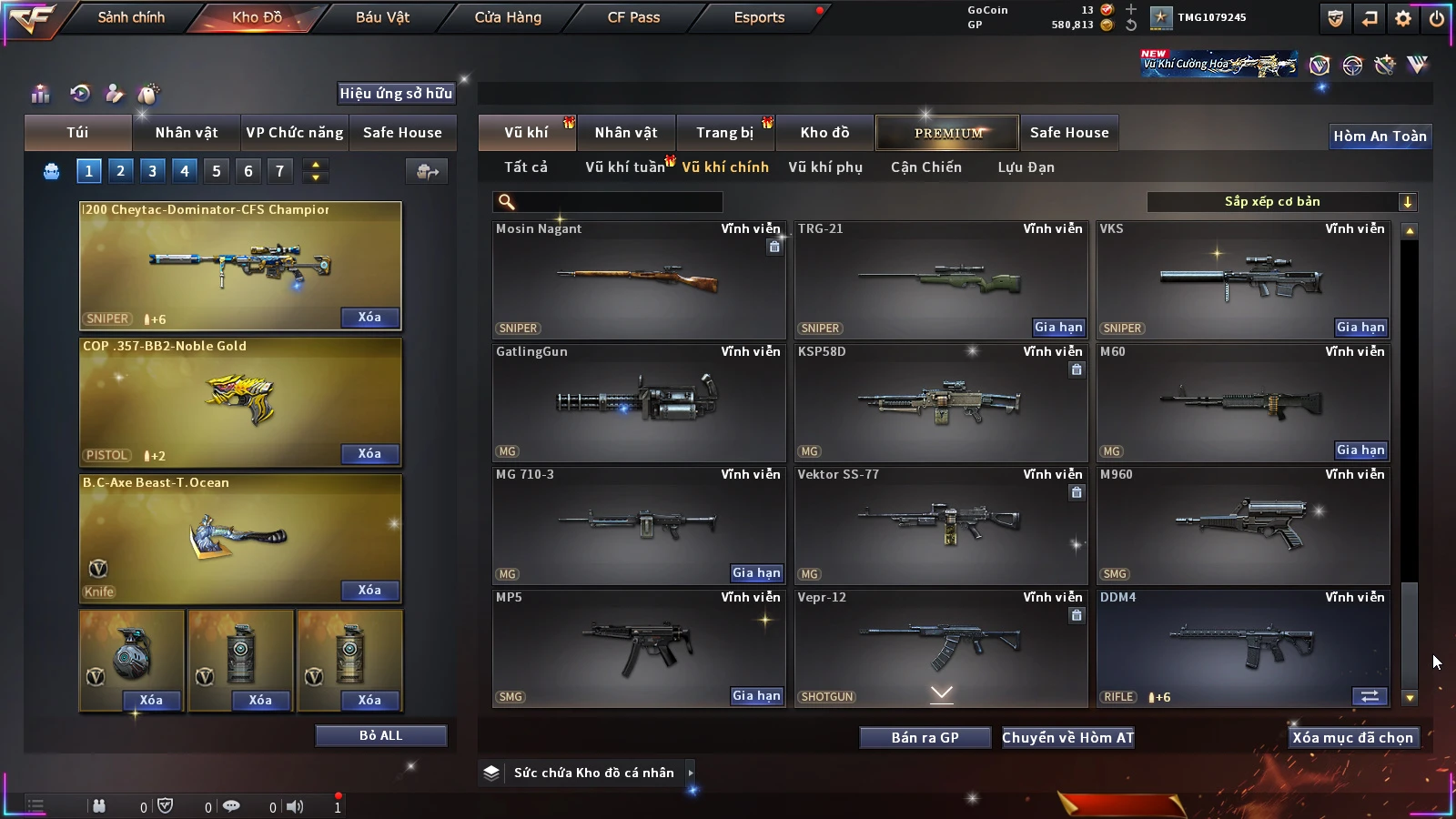This screenshot has width=1456, height=819.
Task: Extend the VKS sniper with Gia hạn
Action: (x=1360, y=328)
